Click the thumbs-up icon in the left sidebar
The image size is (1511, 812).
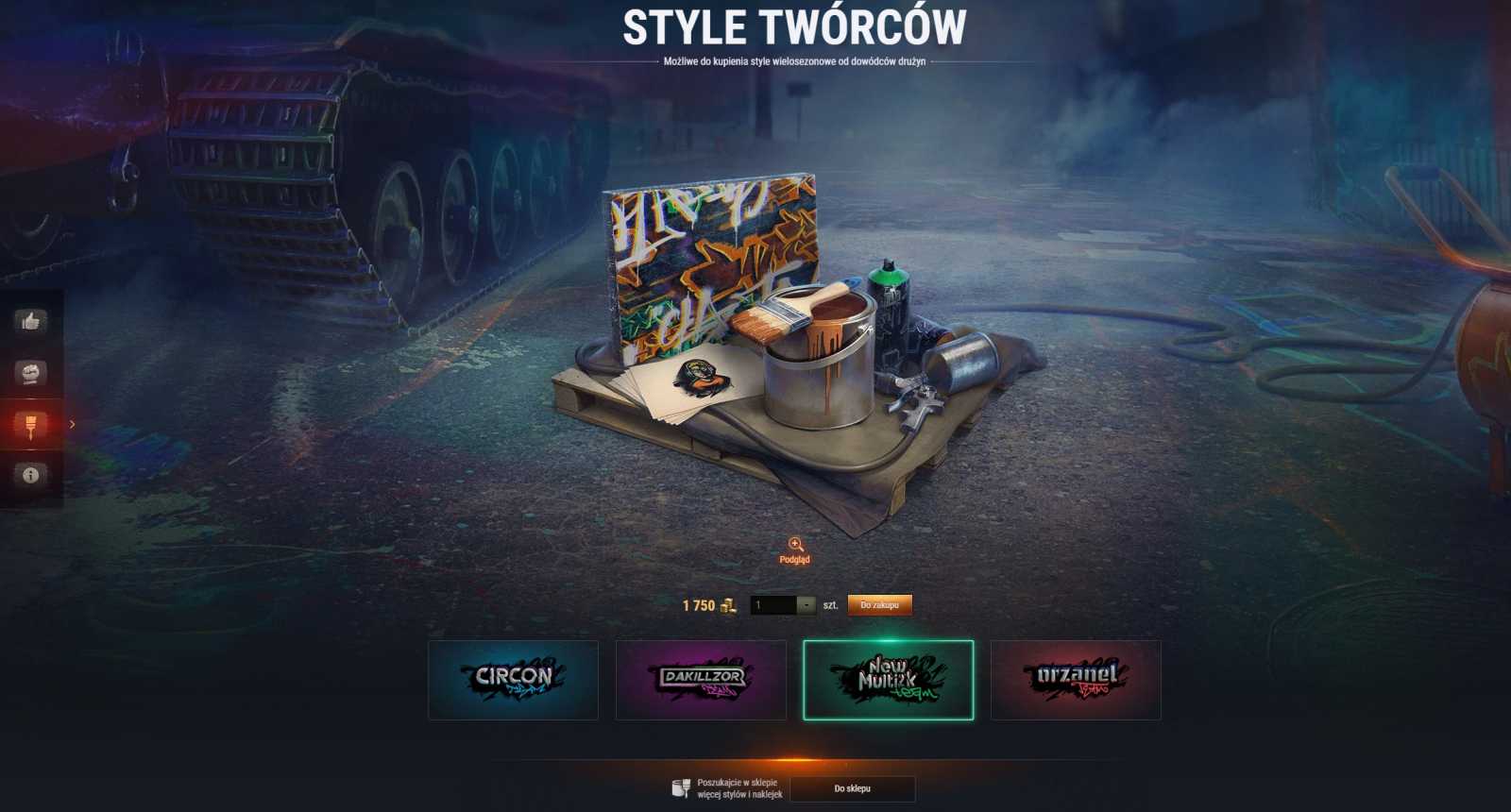coord(28,322)
